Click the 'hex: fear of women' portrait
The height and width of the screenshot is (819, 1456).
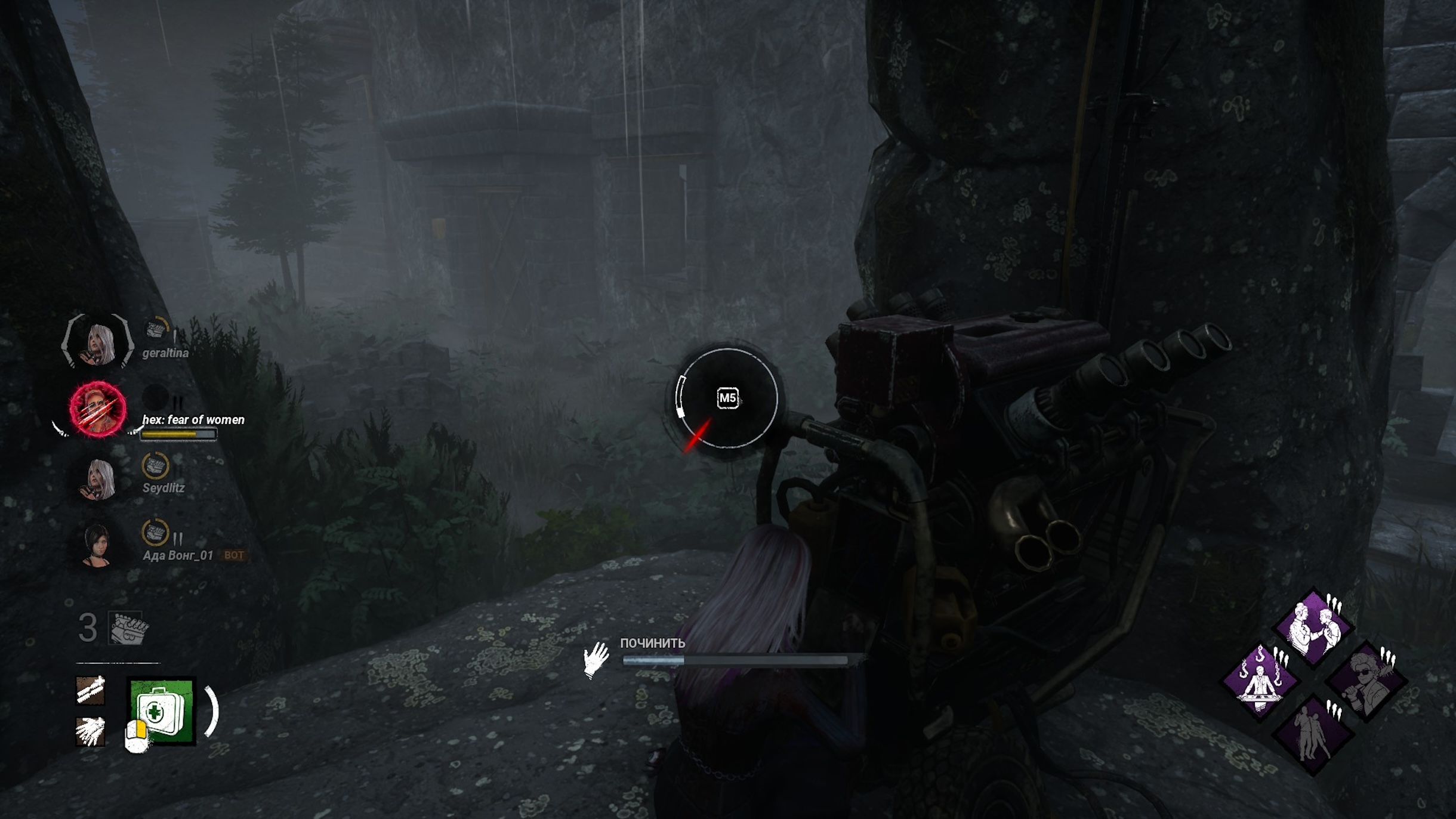97,409
